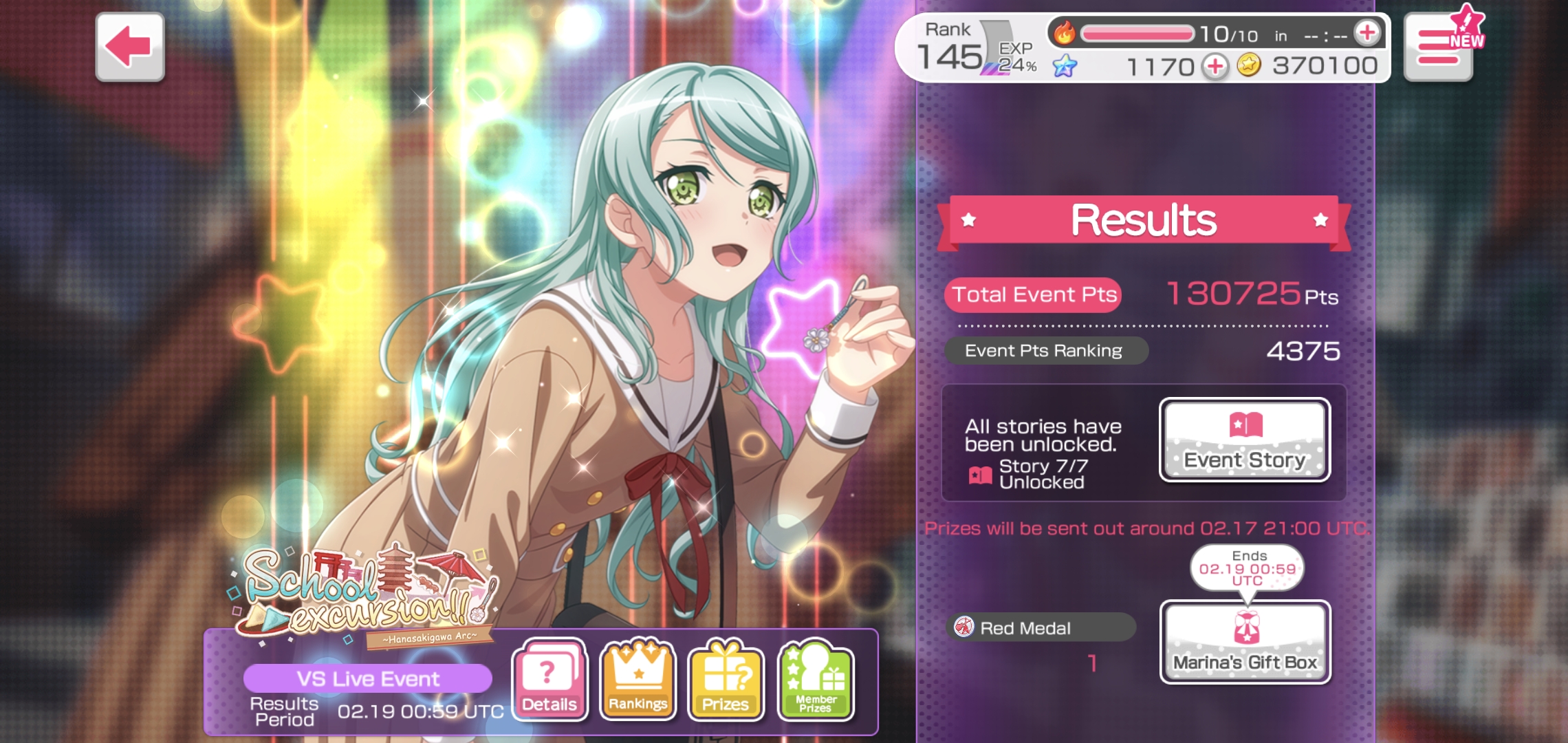View the event Rankings
Viewport: 1568px width, 743px height.
638,680
